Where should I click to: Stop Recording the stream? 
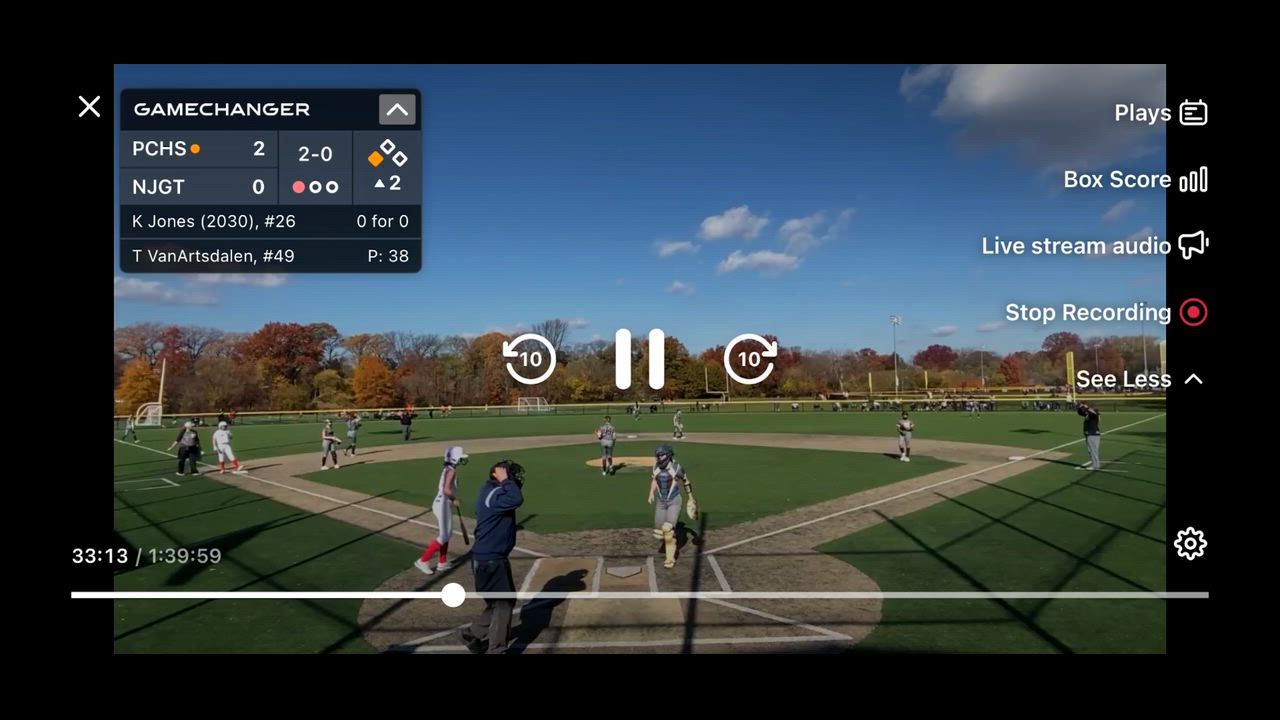pyautogui.click(x=1106, y=313)
